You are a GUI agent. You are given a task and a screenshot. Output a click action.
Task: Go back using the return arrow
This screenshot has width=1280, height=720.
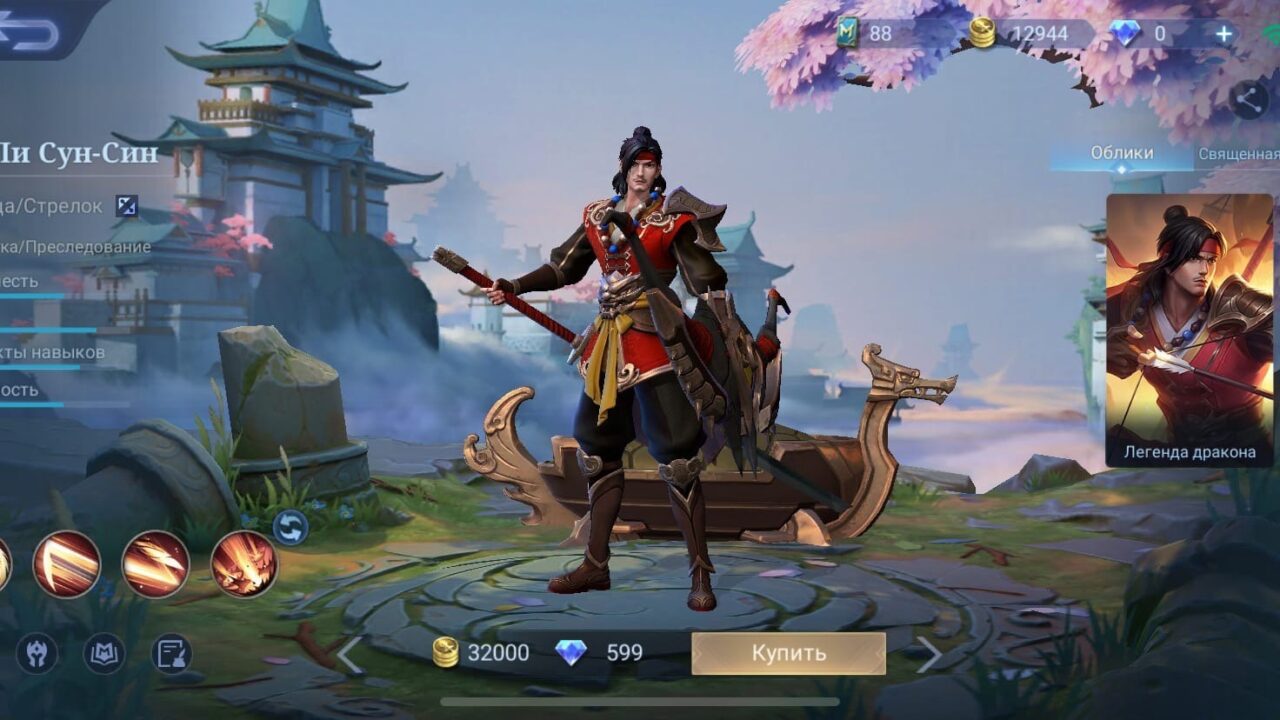(x=30, y=30)
